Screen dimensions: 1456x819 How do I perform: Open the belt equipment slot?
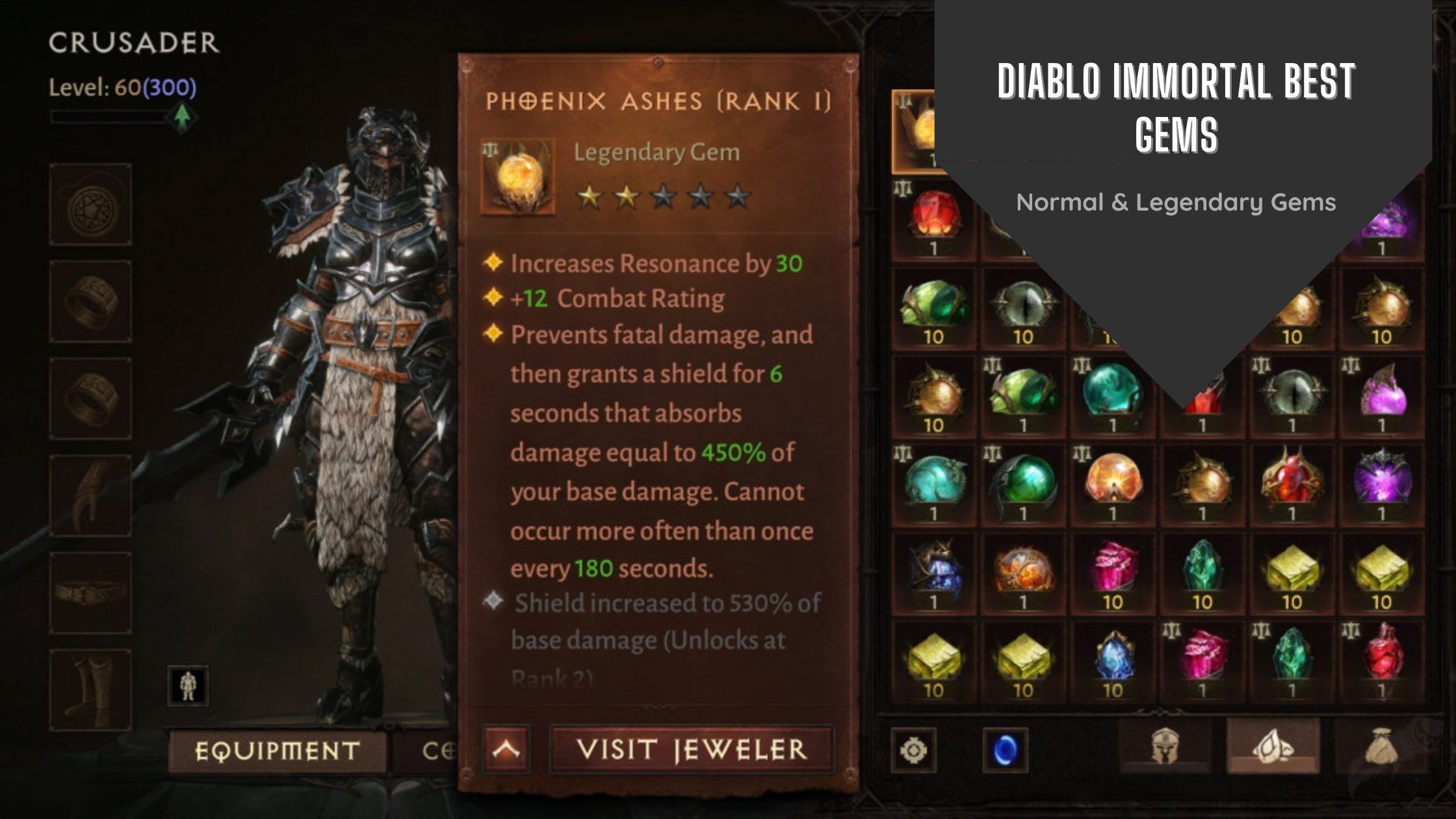91,593
